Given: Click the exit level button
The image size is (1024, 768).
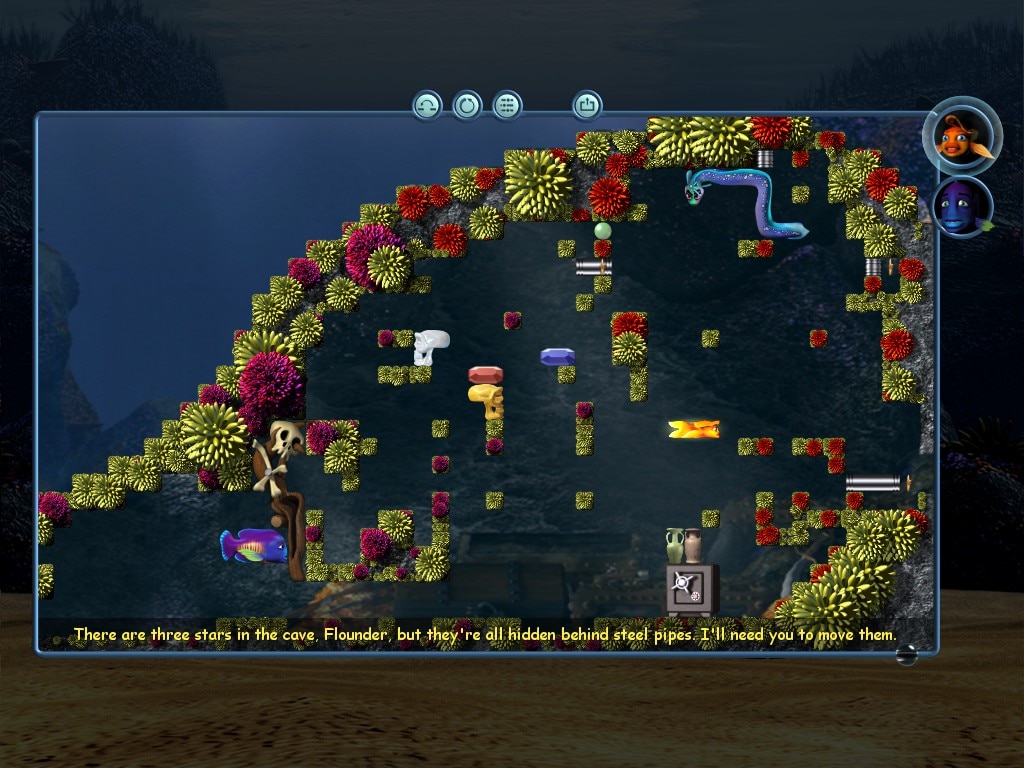Looking at the screenshot, I should coord(587,104).
